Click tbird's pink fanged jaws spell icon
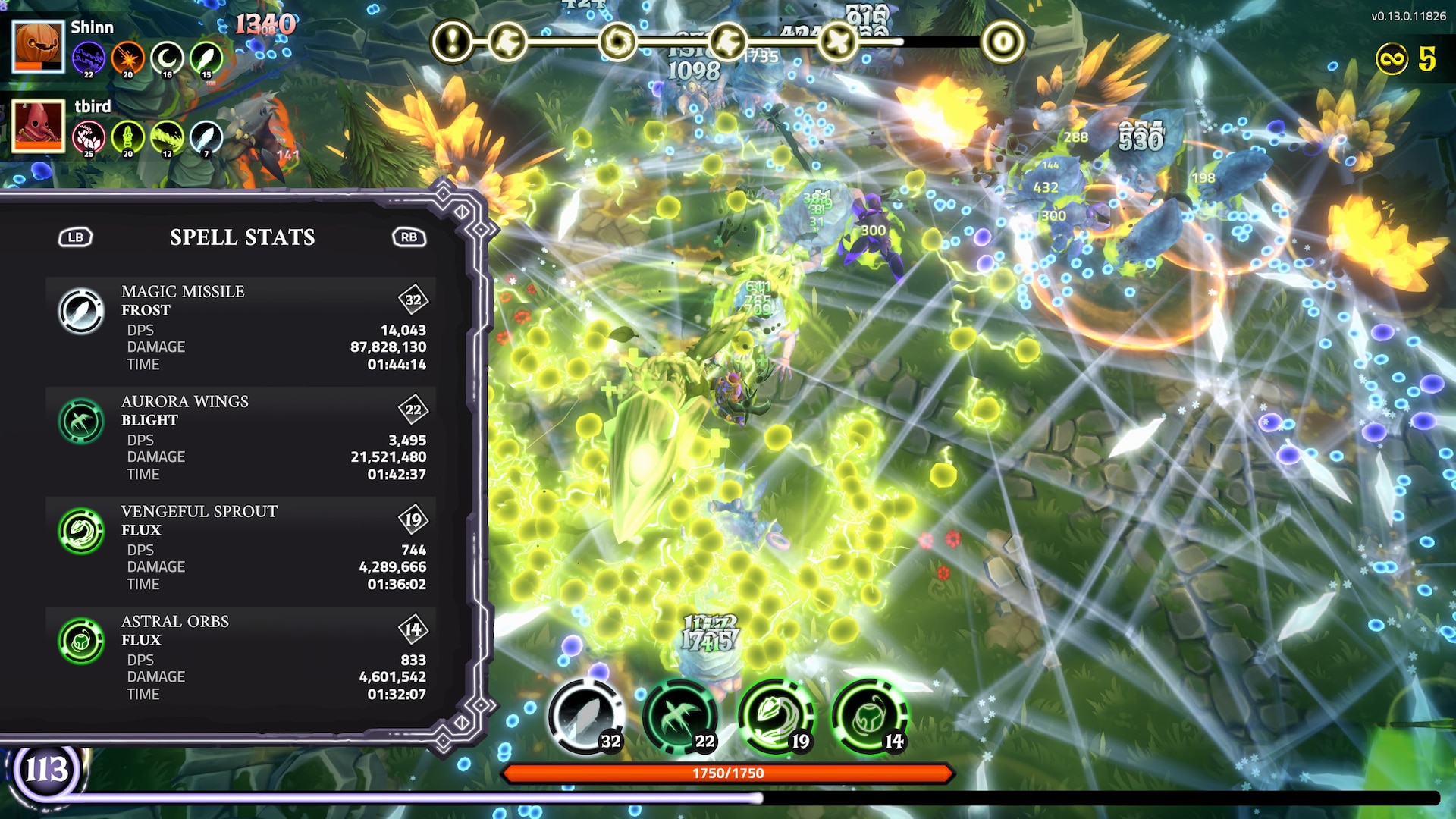This screenshot has height=819, width=1456. click(89, 137)
